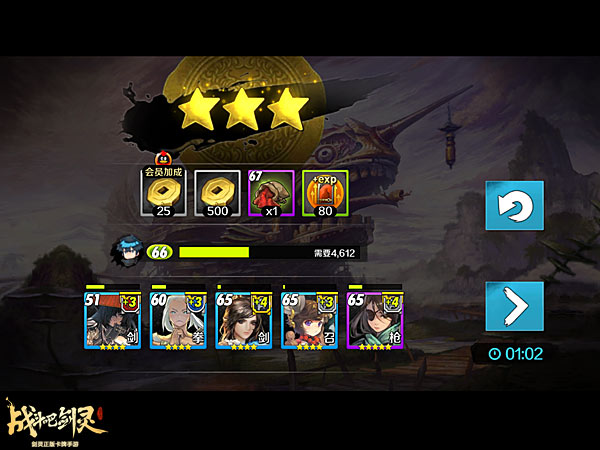Choose the level 51 hero card

click(x=112, y=319)
